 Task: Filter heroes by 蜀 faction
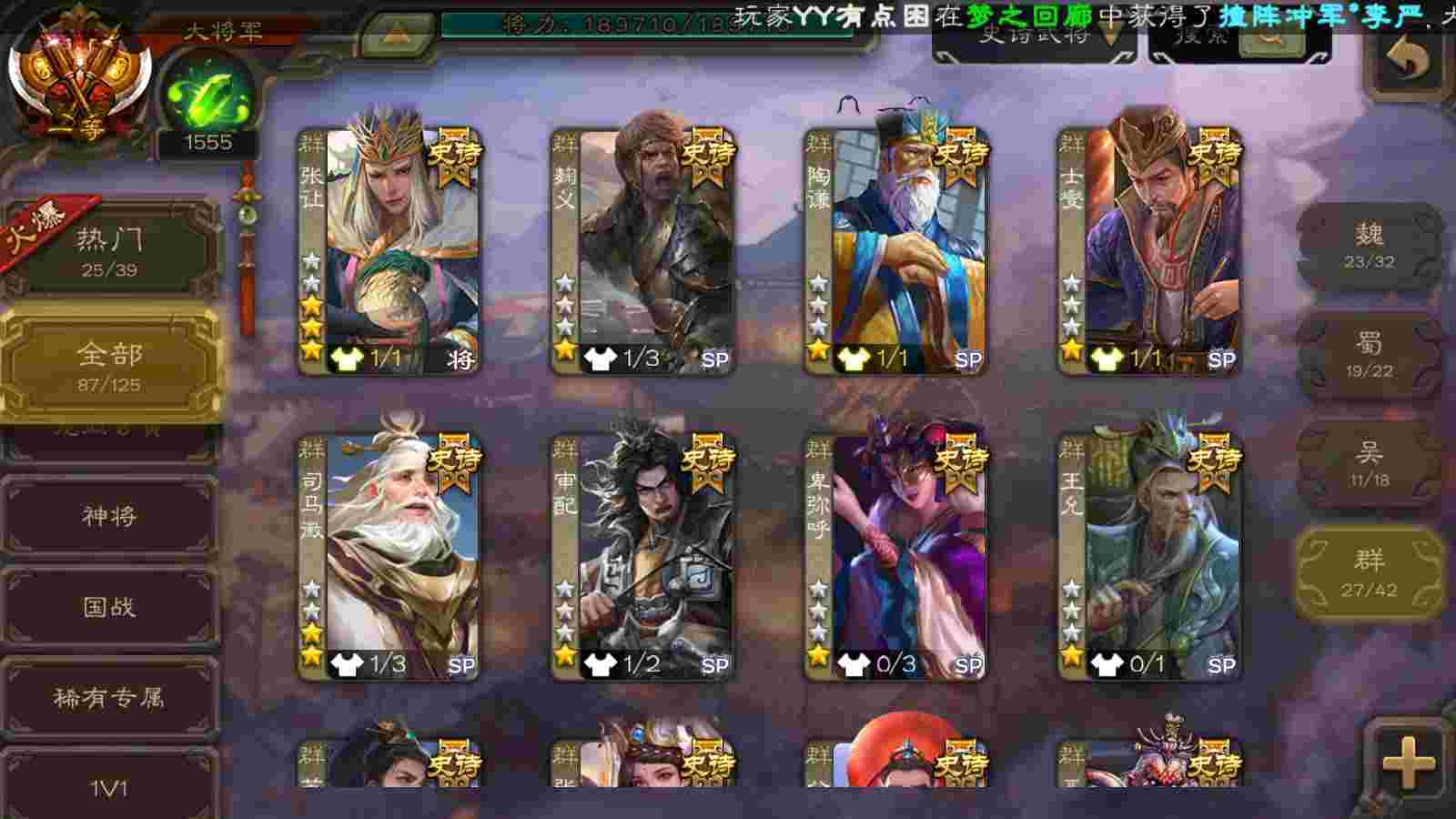click(1369, 355)
